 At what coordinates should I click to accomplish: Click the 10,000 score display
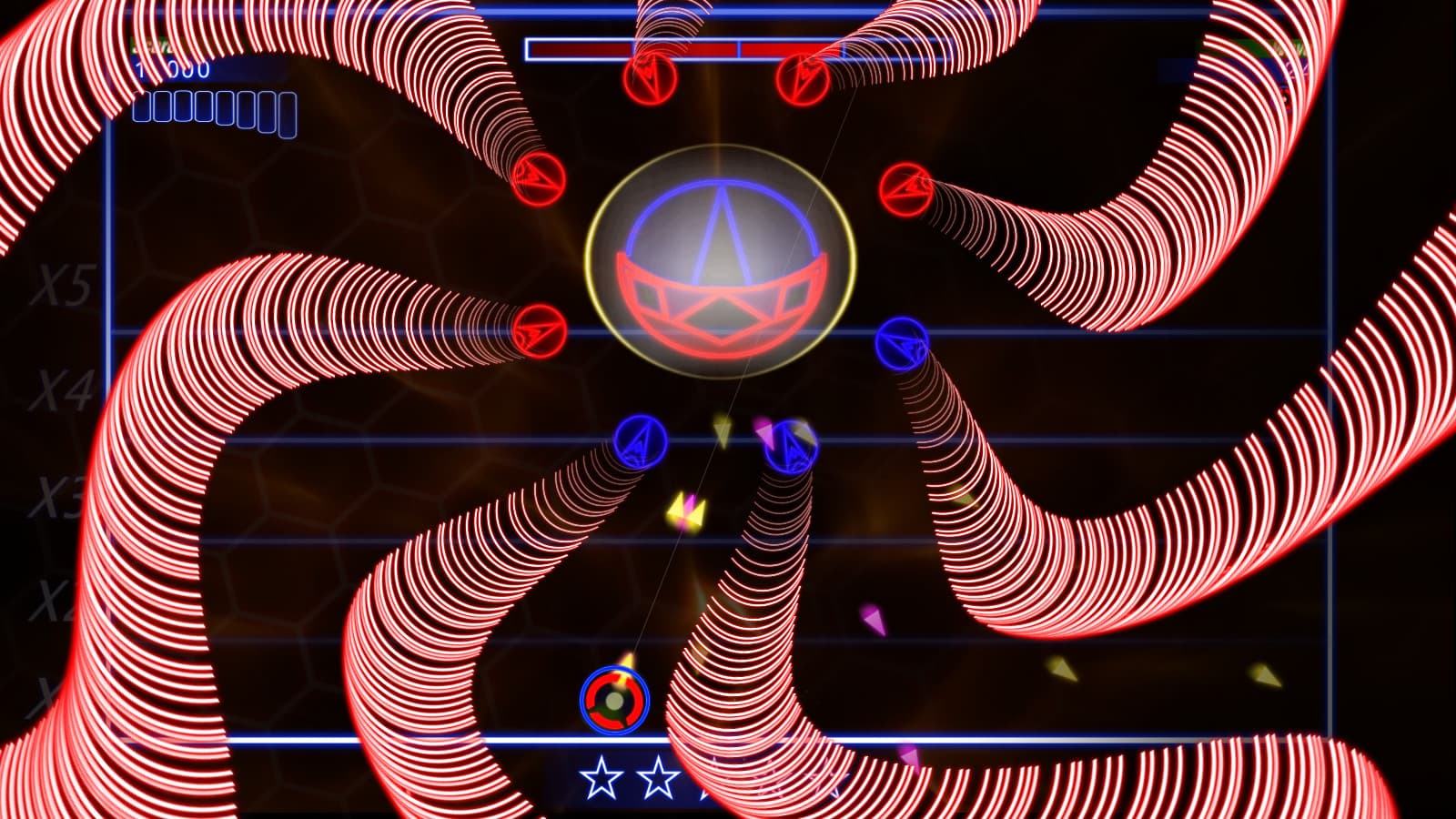(x=175, y=68)
